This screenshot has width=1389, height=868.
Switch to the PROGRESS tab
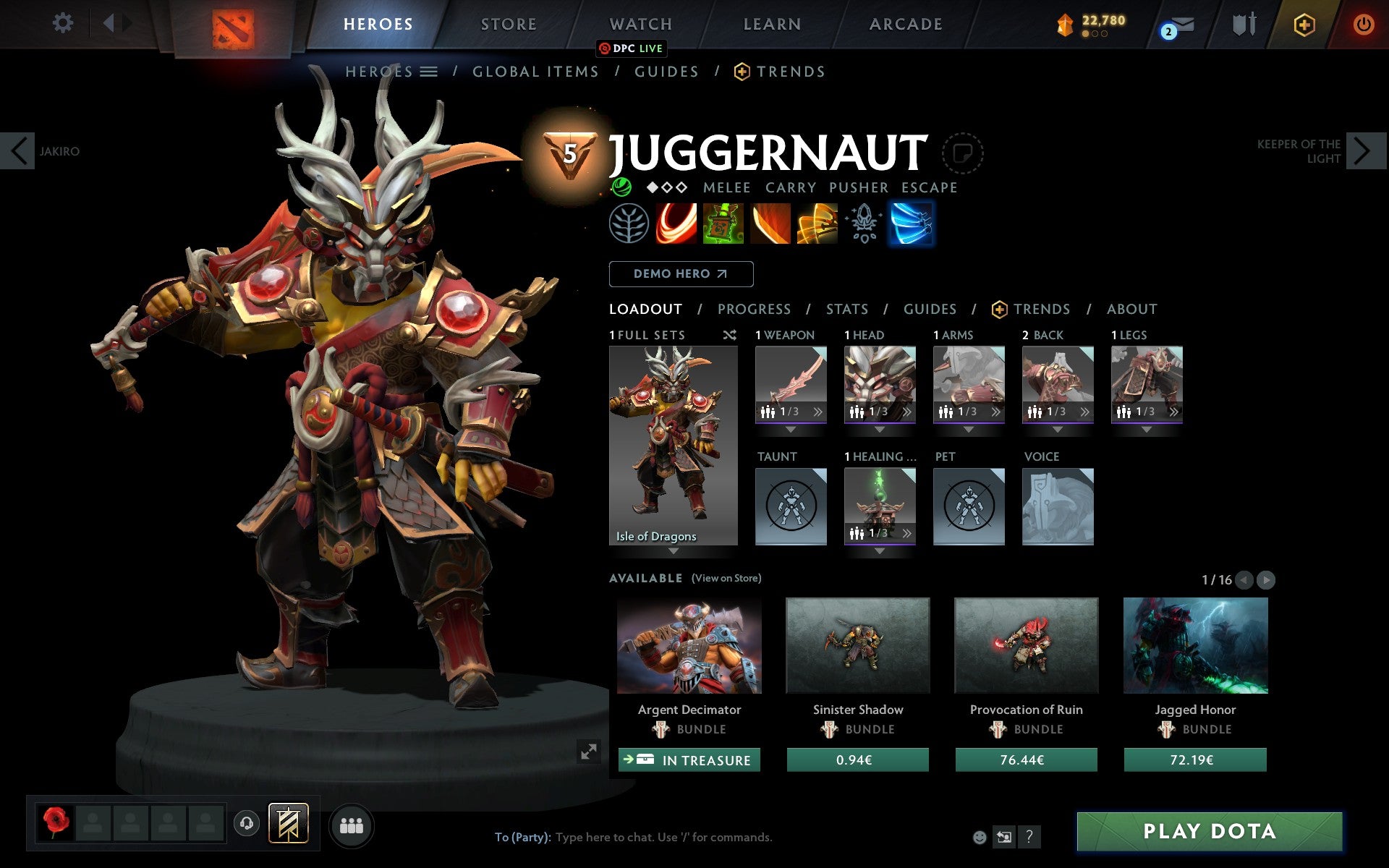click(x=753, y=309)
